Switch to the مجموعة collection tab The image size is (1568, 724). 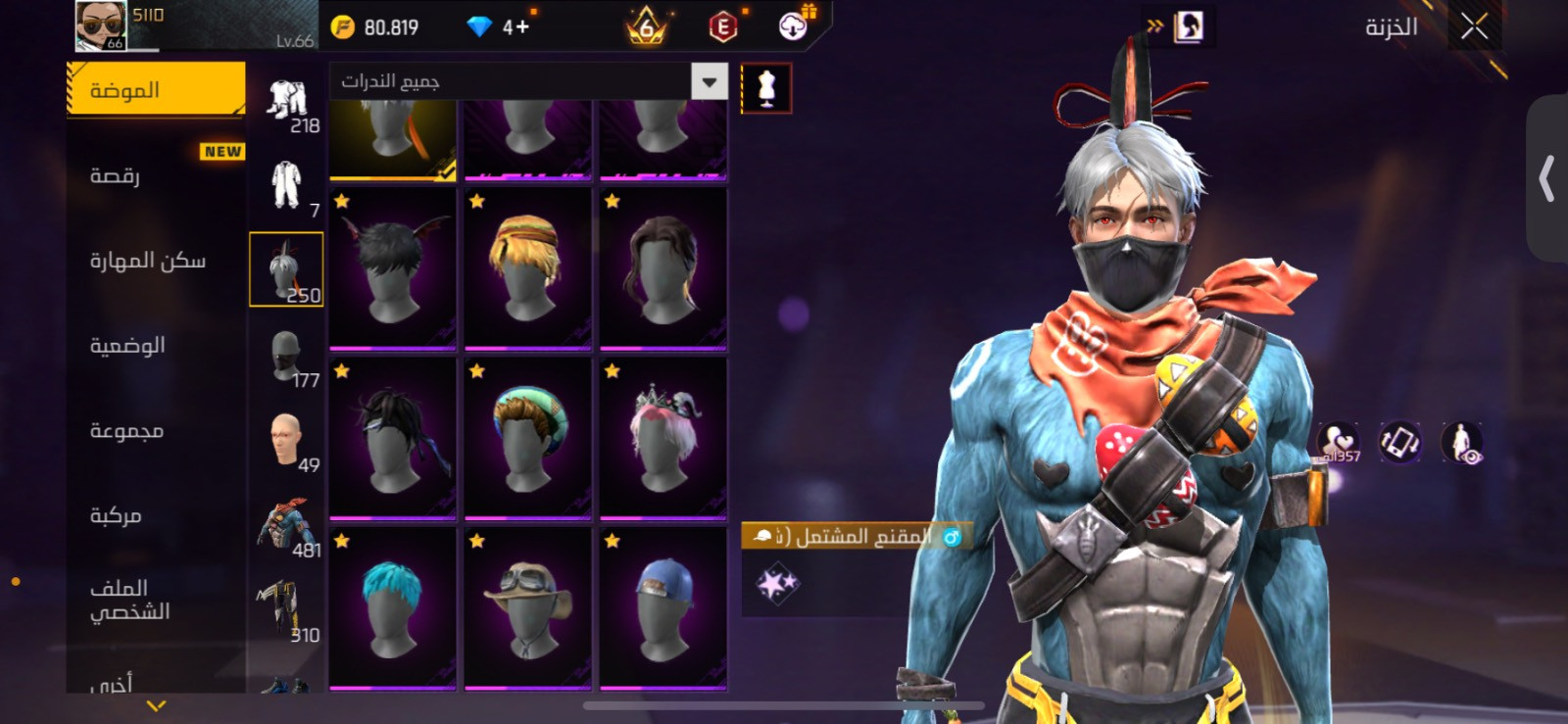[x=155, y=431]
